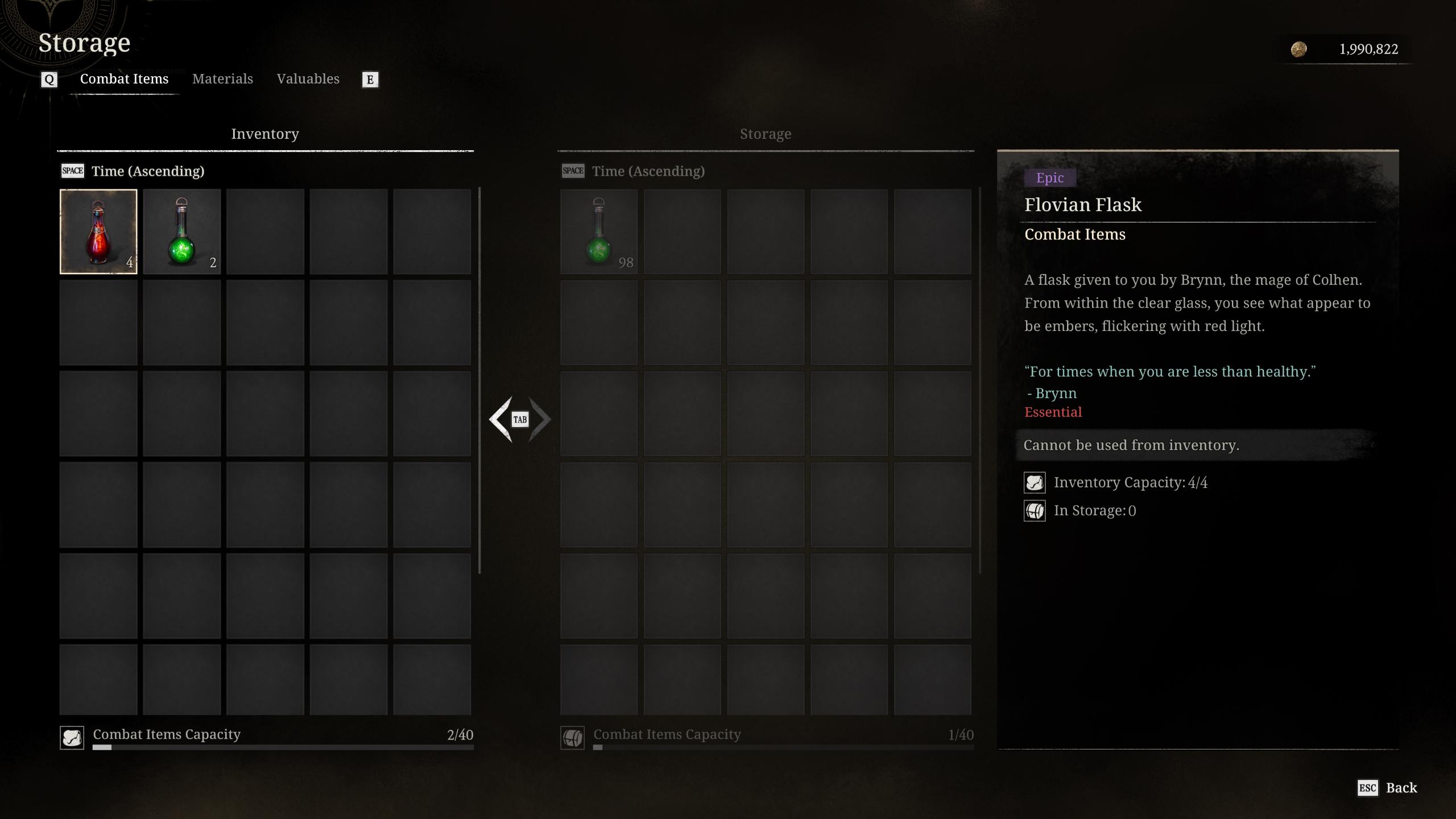This screenshot has width=1456, height=819.
Task: Click the Essential label on item details
Action: pyautogui.click(x=1053, y=411)
